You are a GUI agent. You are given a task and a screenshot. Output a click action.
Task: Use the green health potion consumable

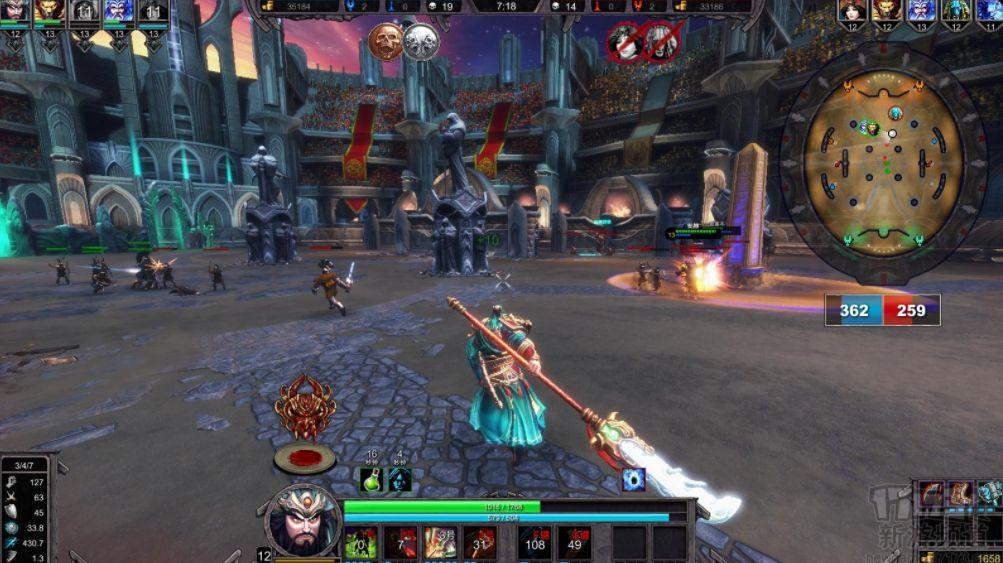[372, 479]
